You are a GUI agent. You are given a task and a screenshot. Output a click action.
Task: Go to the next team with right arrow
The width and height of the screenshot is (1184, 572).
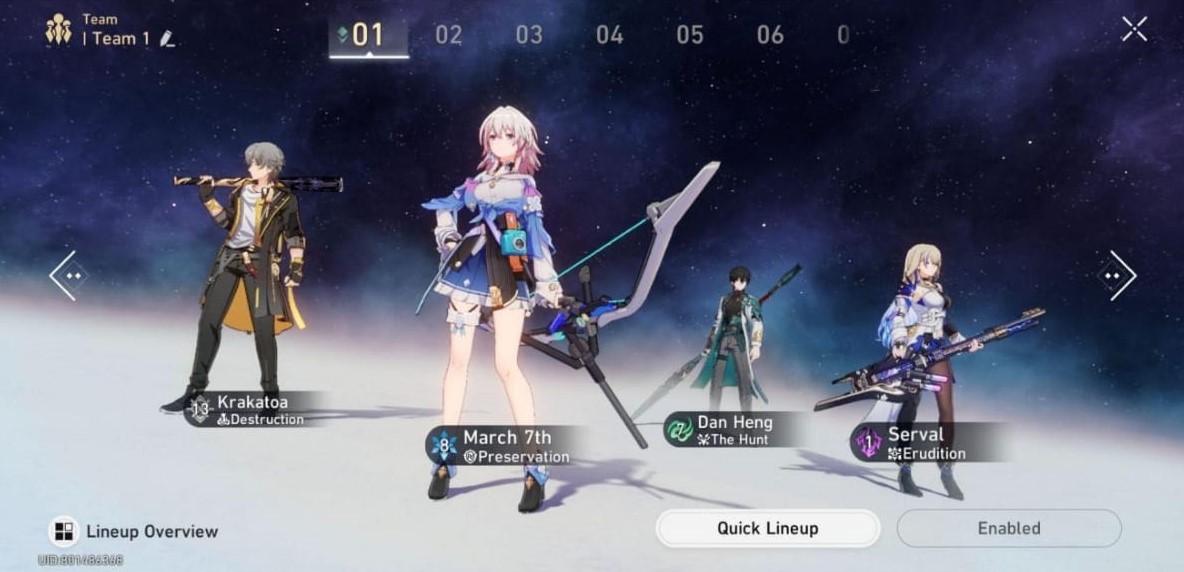coord(1116,275)
